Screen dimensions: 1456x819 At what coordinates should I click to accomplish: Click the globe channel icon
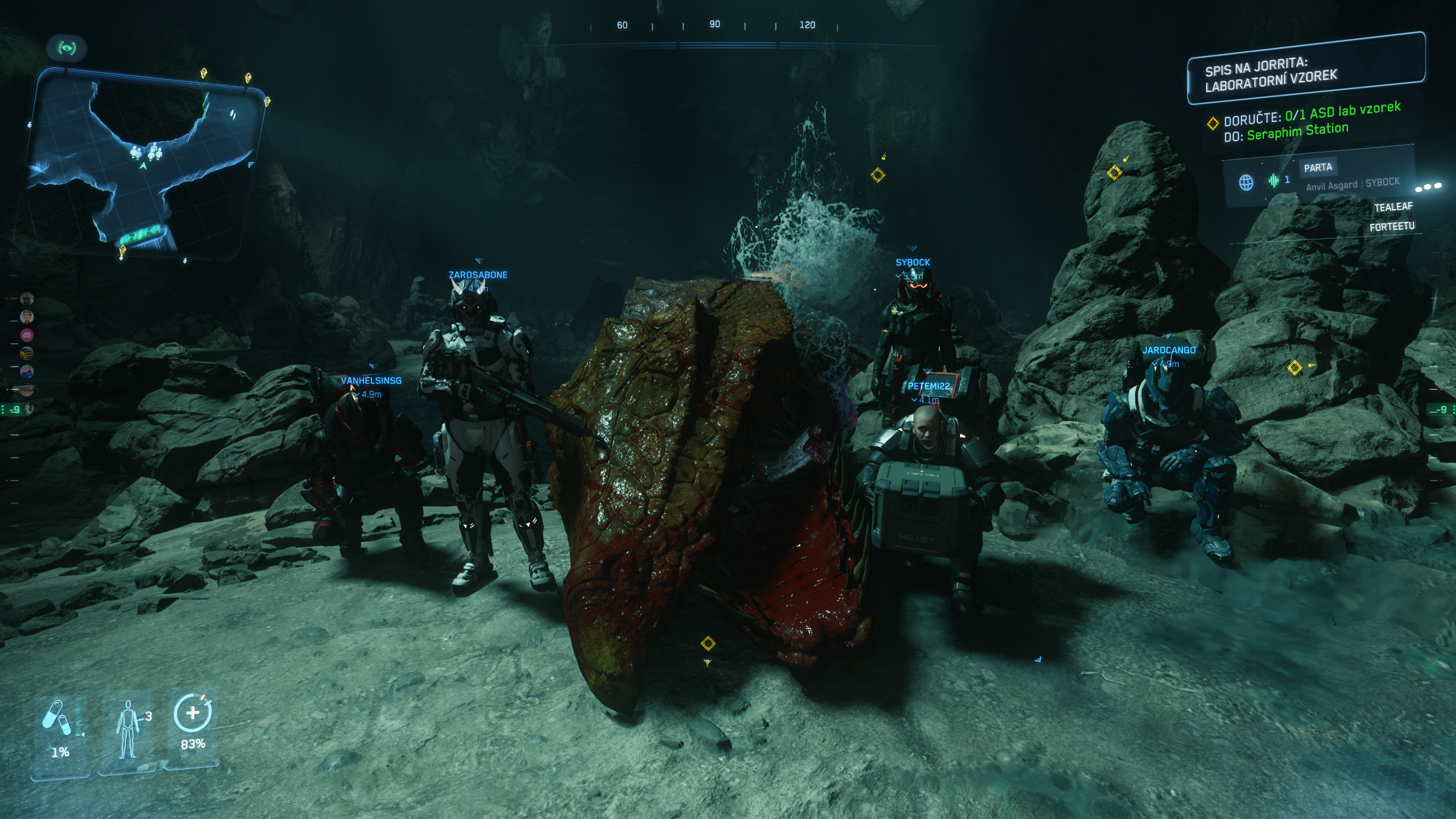(1246, 183)
